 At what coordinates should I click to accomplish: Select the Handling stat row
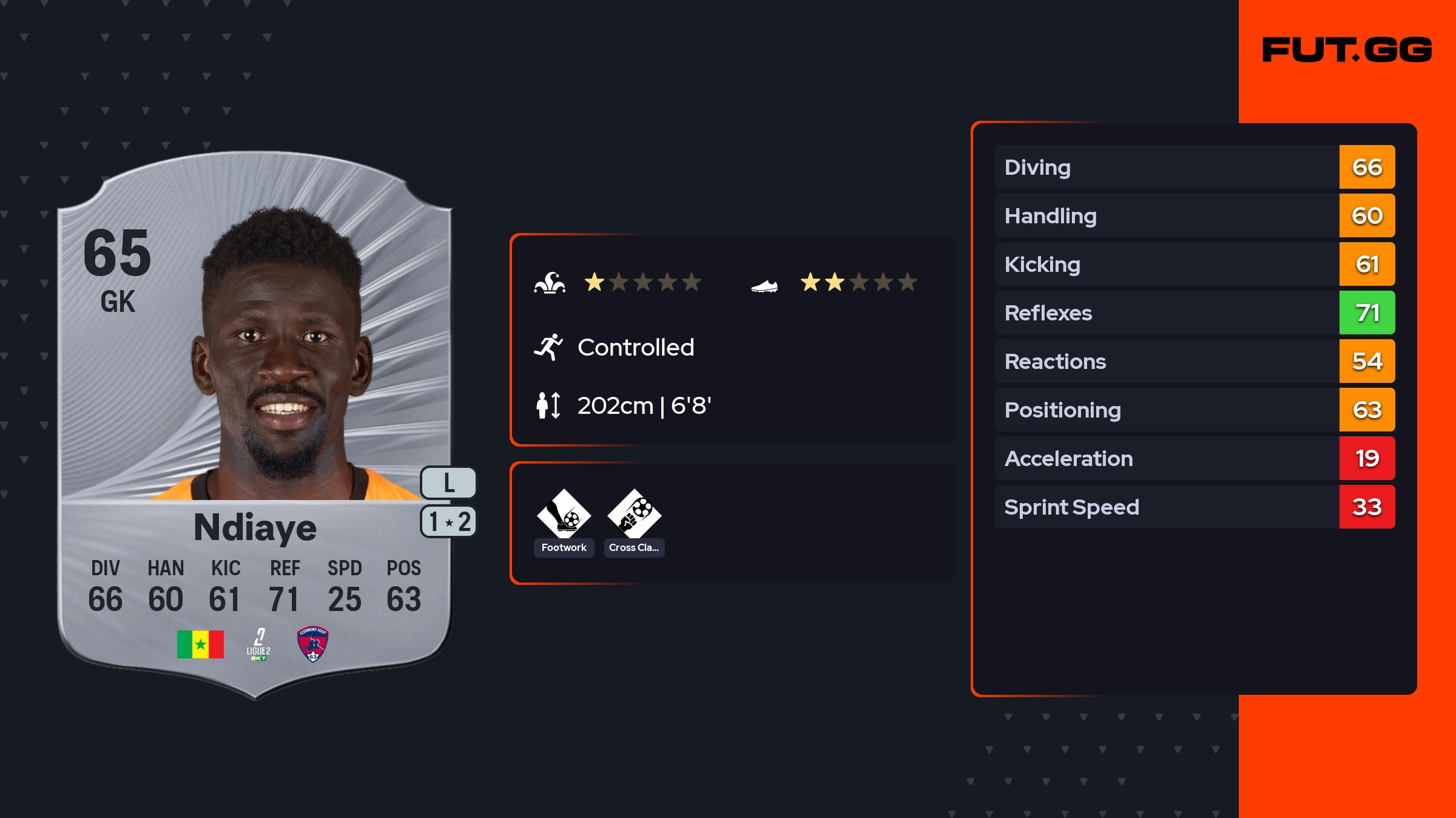coord(1194,215)
